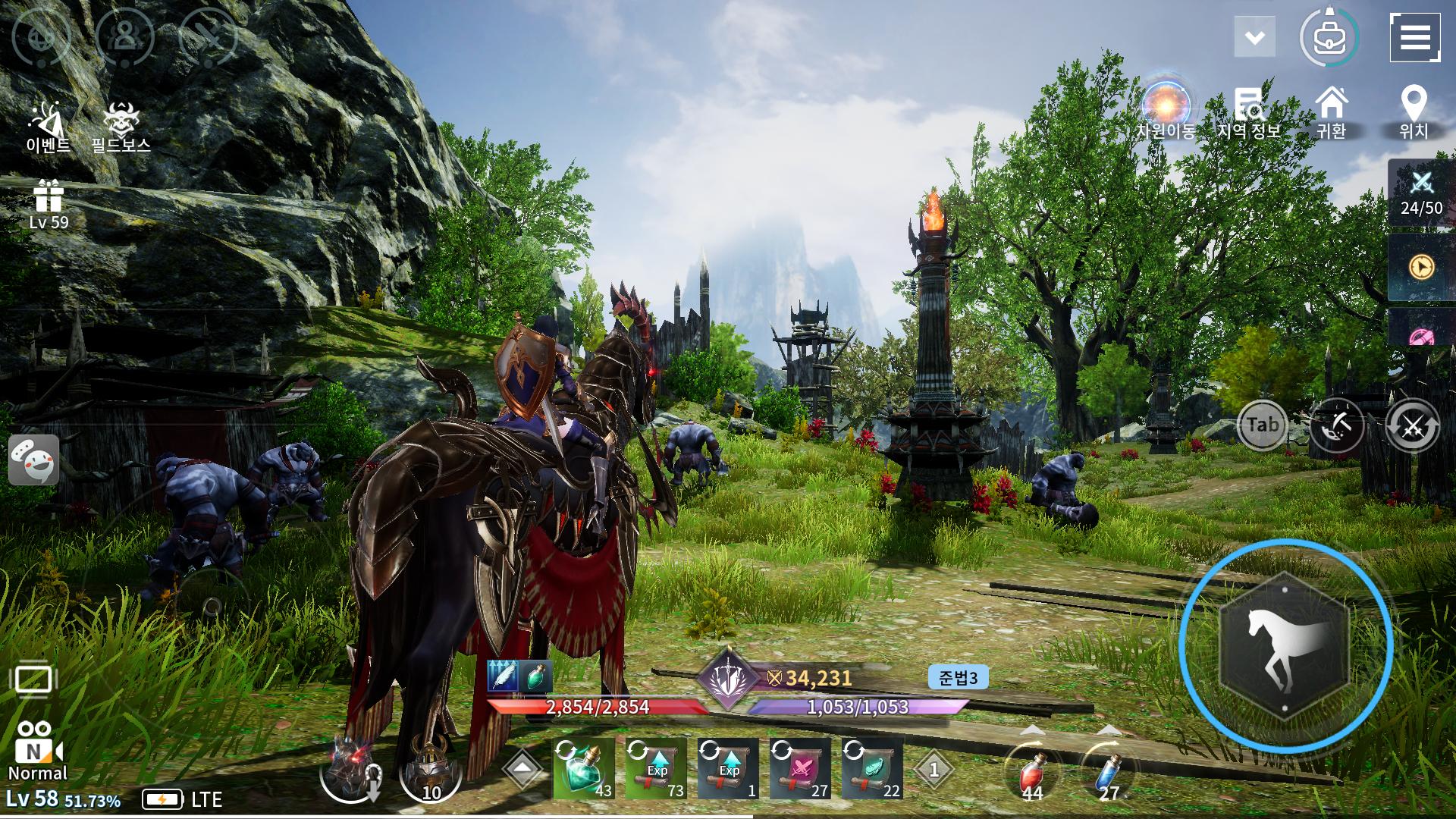Open the 위치 location pin
This screenshot has width=1456, height=819.
(1414, 112)
